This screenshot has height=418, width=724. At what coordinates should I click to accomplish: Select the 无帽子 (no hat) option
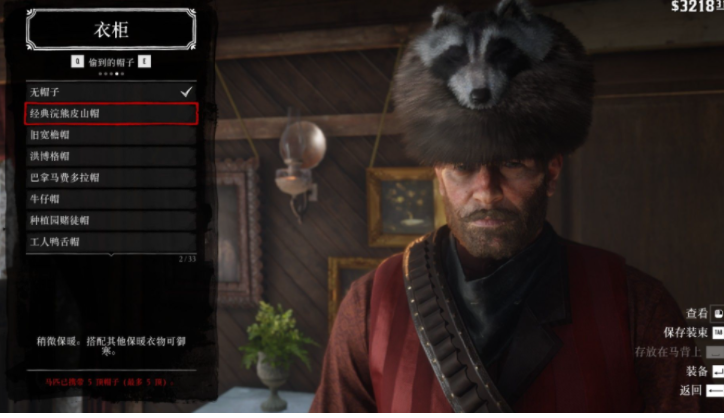coord(110,92)
